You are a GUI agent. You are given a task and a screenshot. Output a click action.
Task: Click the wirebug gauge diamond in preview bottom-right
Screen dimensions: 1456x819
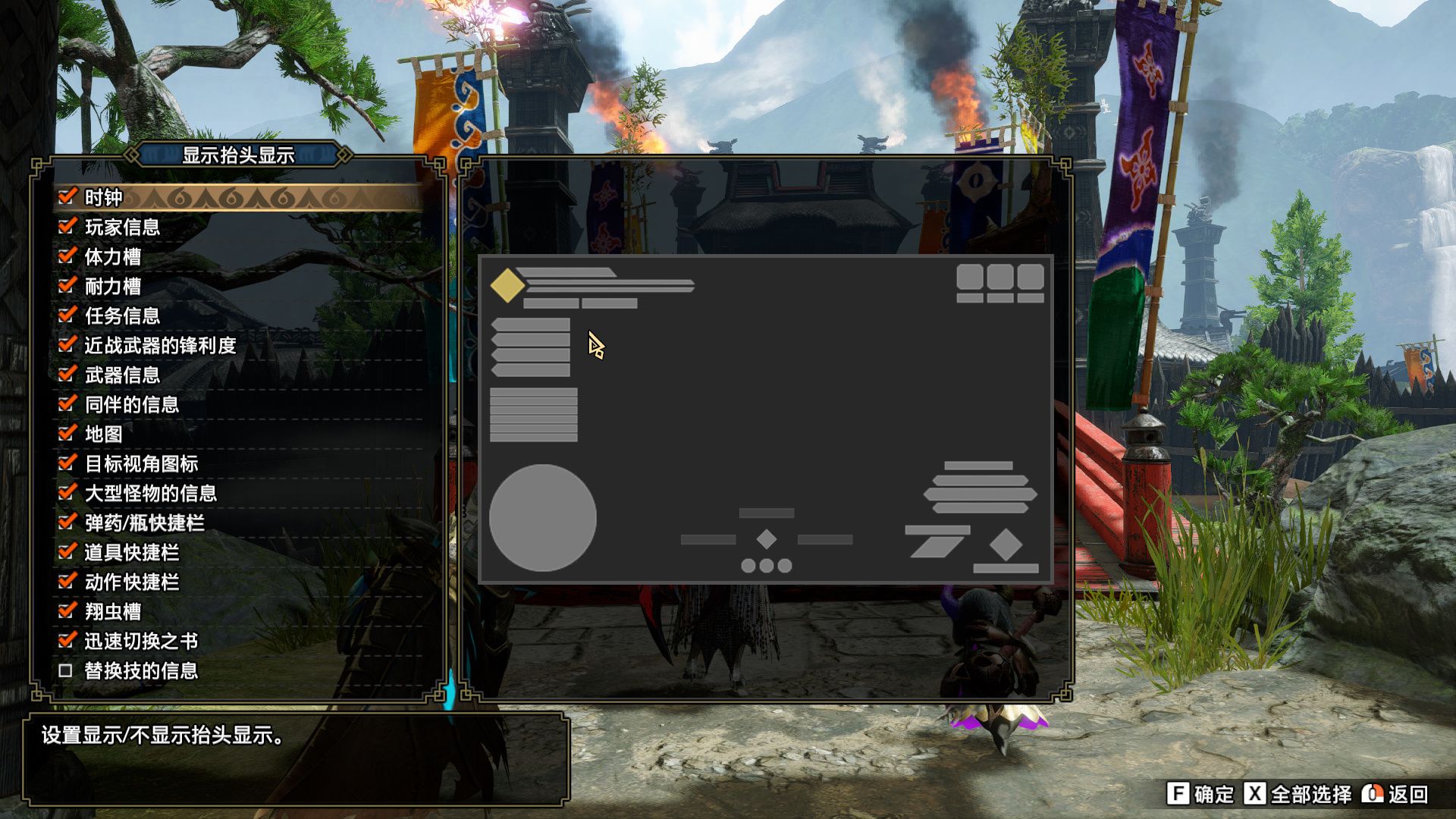point(1006,543)
